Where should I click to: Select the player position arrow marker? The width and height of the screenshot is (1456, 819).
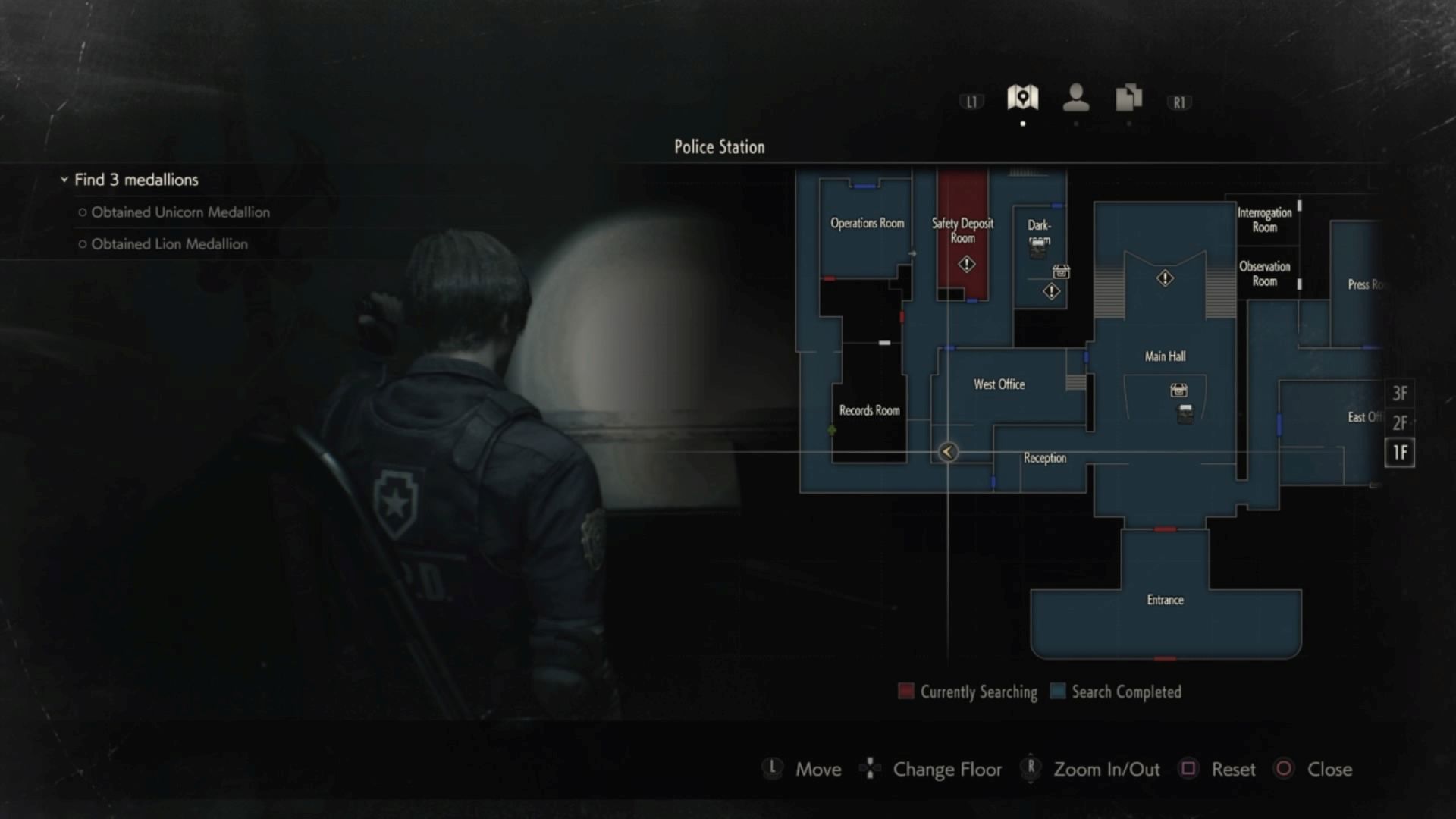947,452
